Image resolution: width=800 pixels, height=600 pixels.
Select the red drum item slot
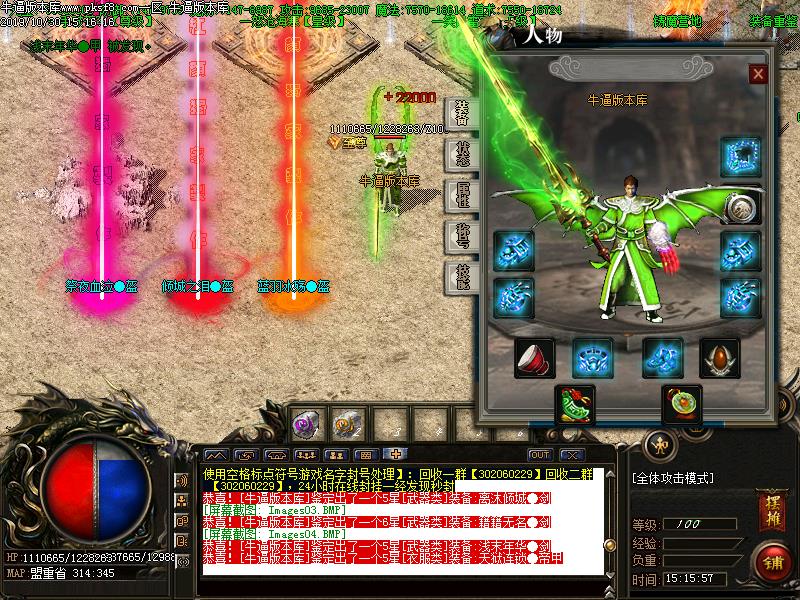[534, 357]
